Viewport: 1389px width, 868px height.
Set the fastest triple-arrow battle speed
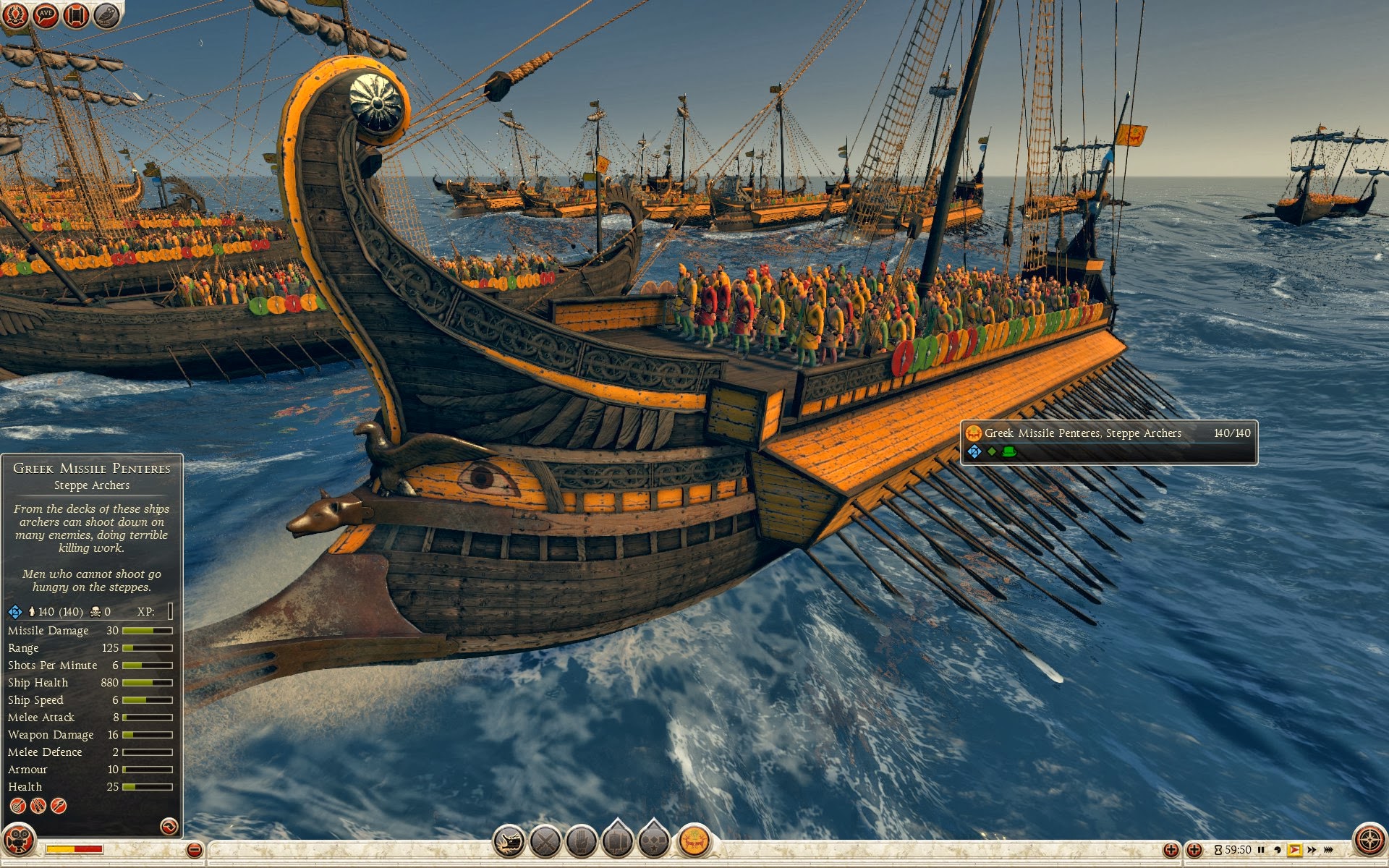pos(1329,850)
